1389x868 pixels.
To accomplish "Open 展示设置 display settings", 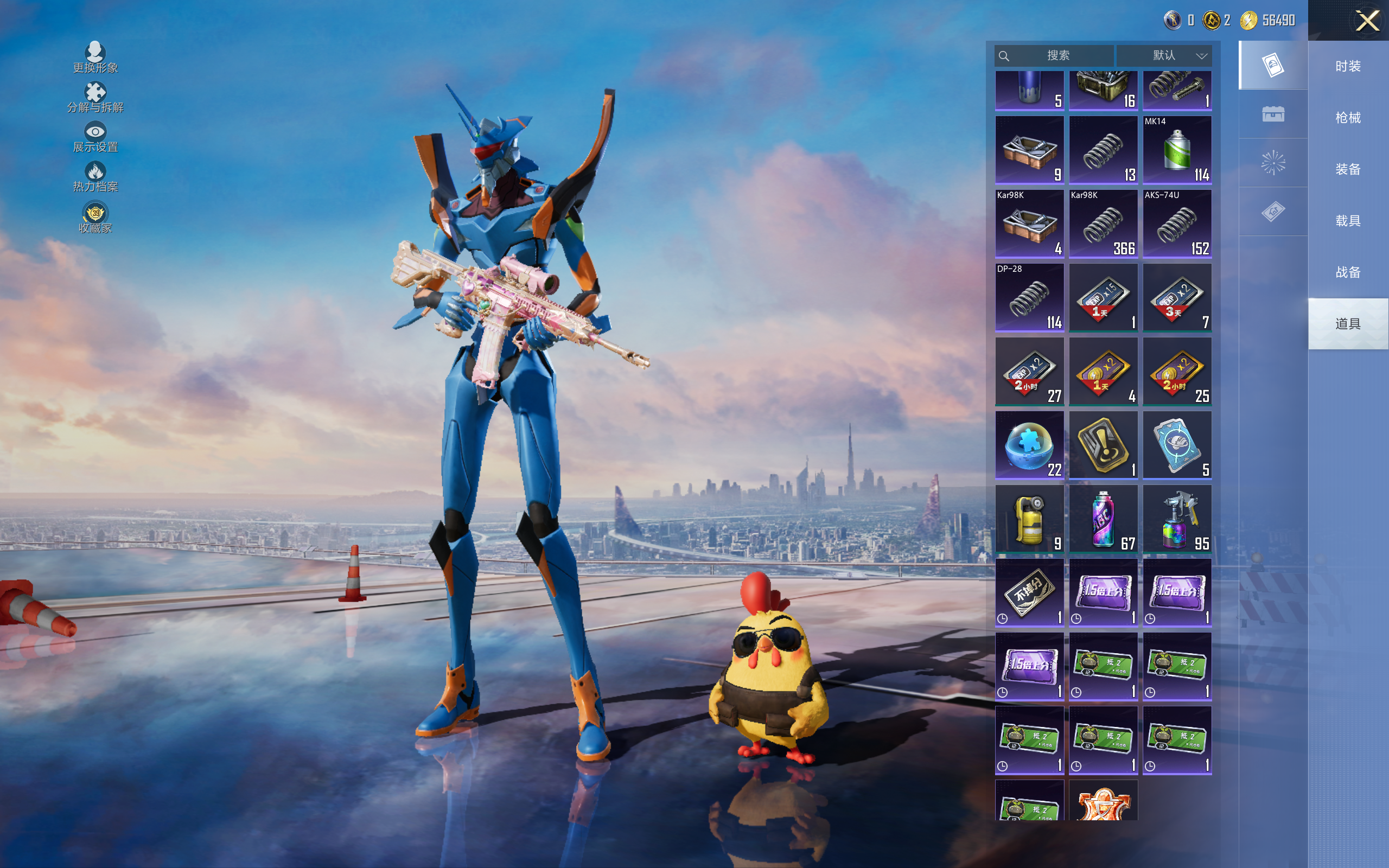I will coord(95,137).
